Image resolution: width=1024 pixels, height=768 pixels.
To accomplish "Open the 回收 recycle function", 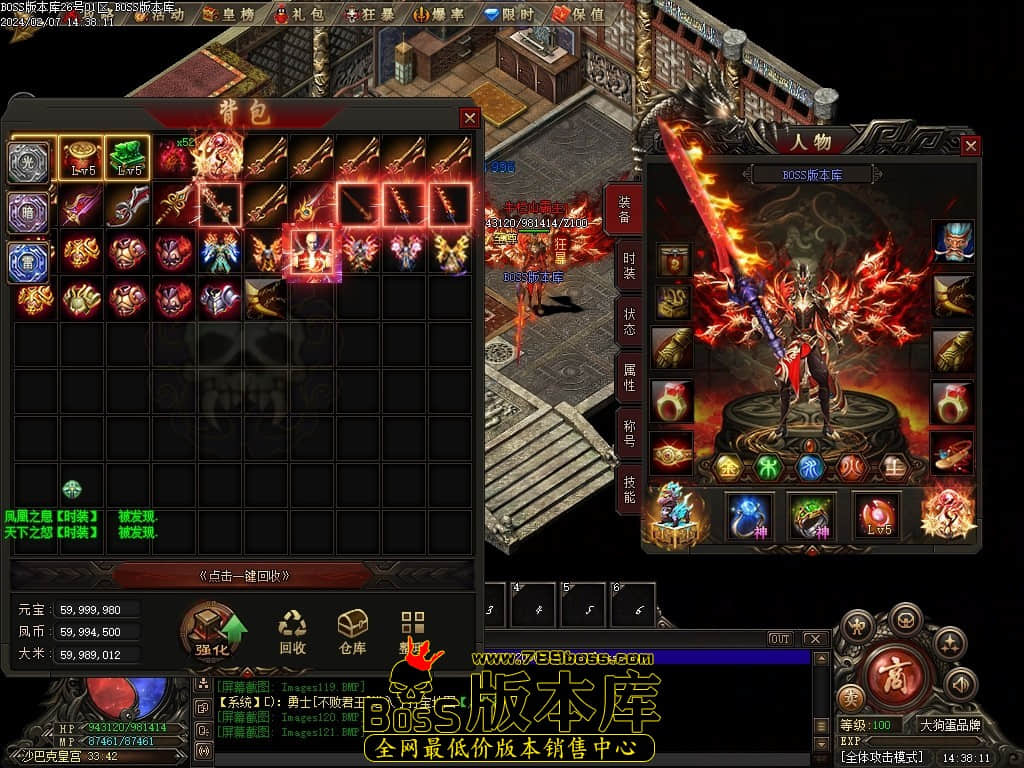I will [x=292, y=633].
